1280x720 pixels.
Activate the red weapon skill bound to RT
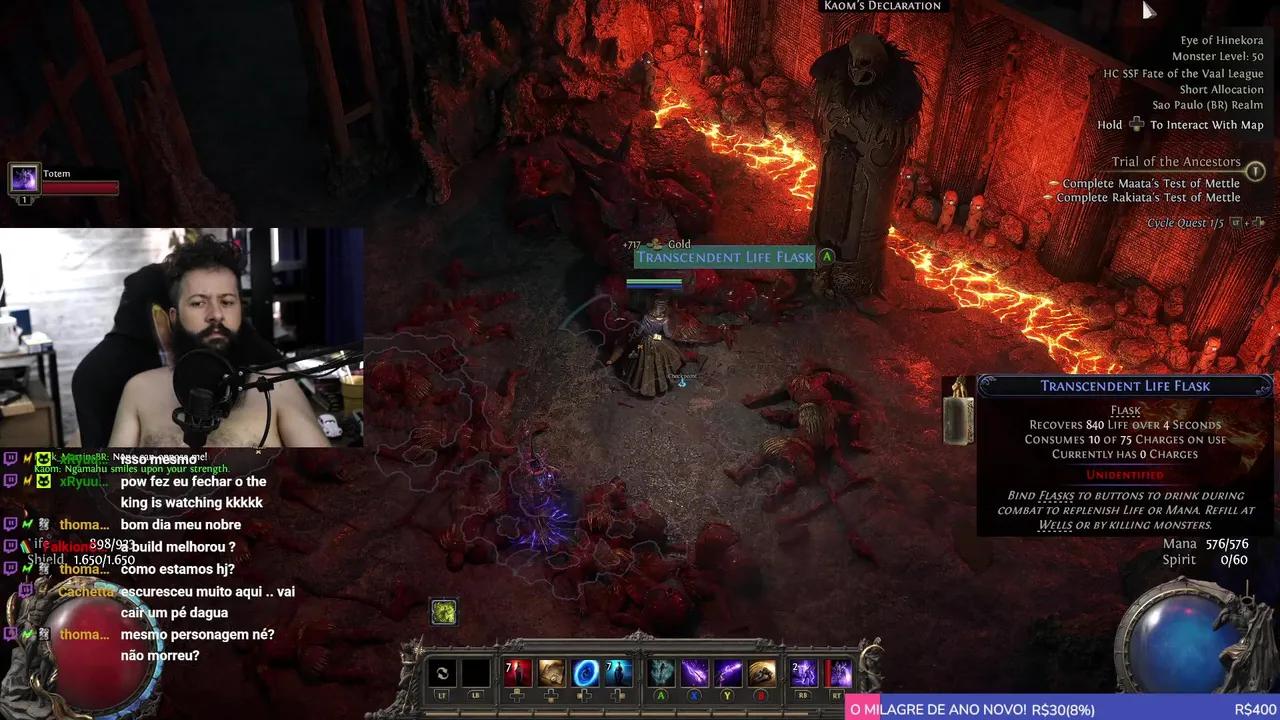coord(838,671)
